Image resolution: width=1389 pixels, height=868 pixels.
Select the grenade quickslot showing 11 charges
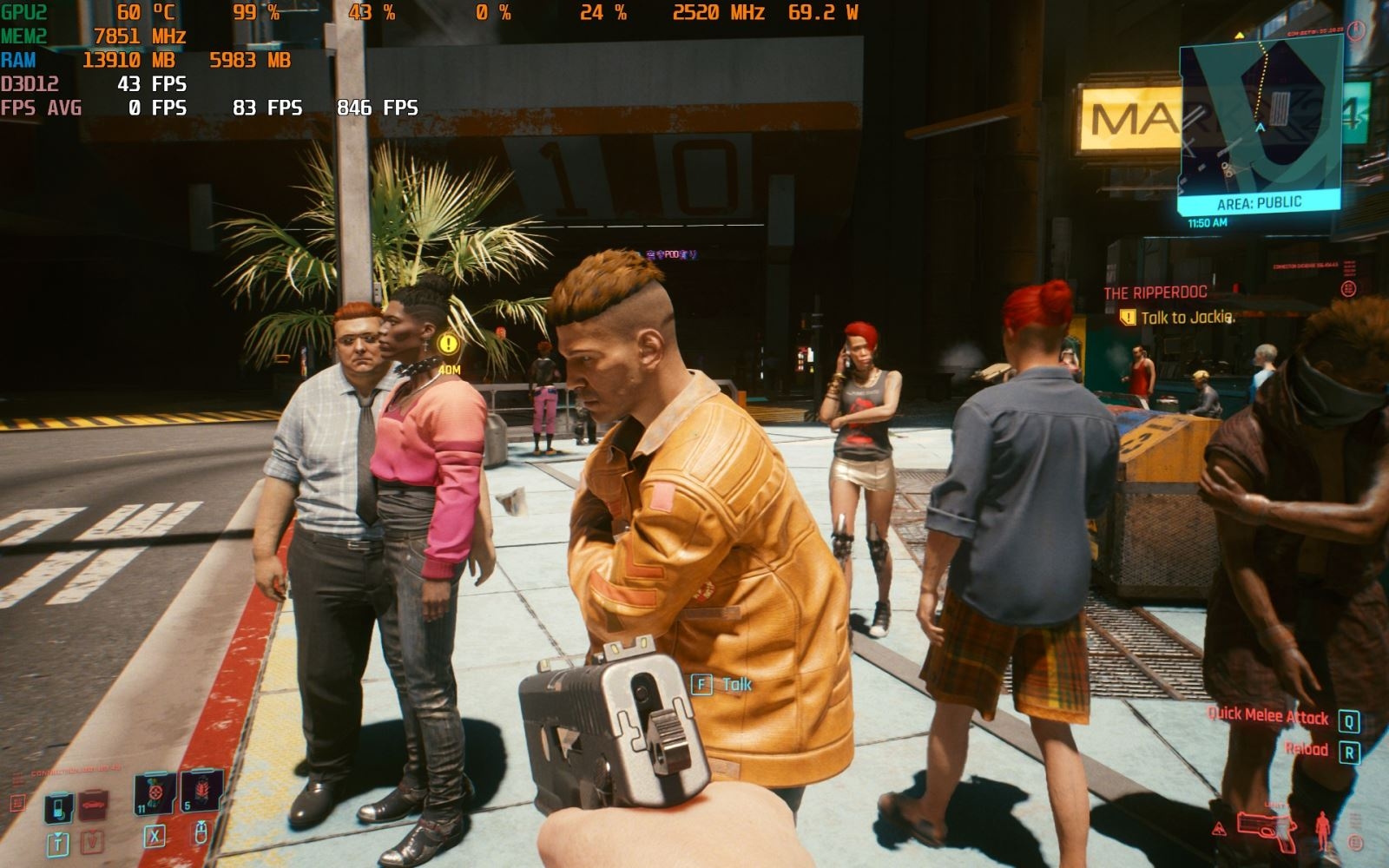(155, 792)
